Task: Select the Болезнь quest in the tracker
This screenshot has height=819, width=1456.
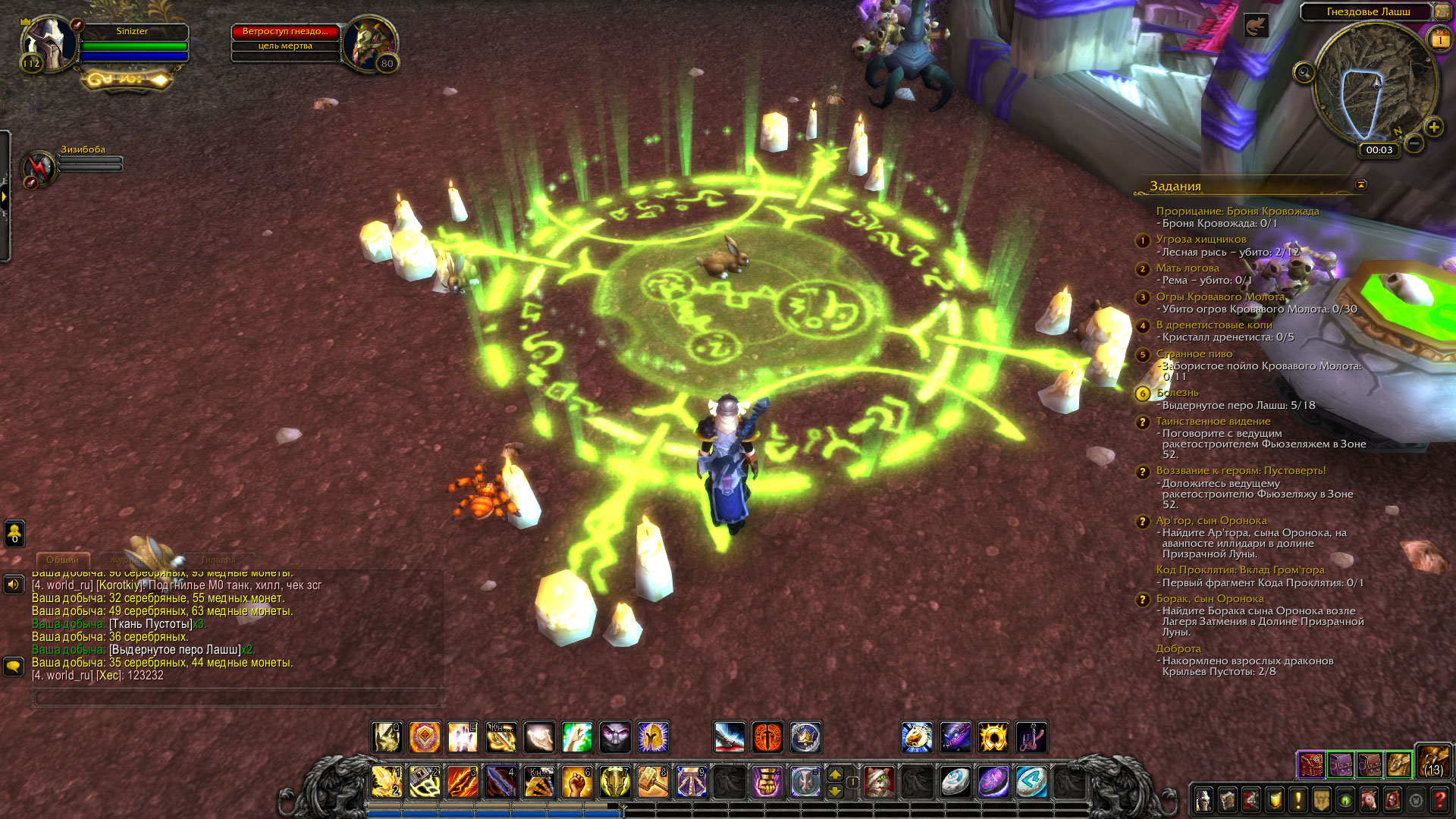Action: (x=1177, y=393)
